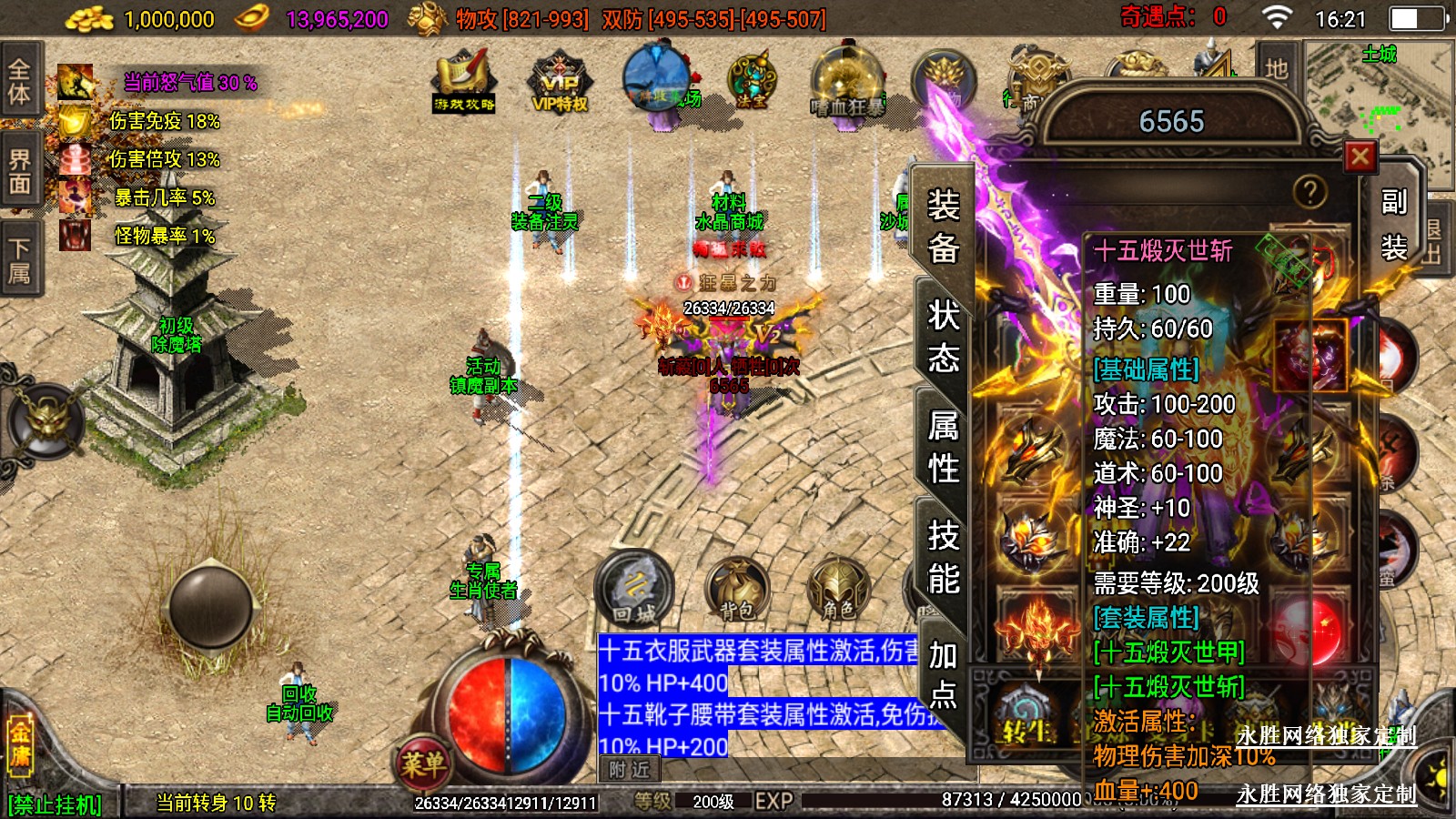Choose the 全体 channel tab
This screenshot has width=1456, height=819.
19,80
